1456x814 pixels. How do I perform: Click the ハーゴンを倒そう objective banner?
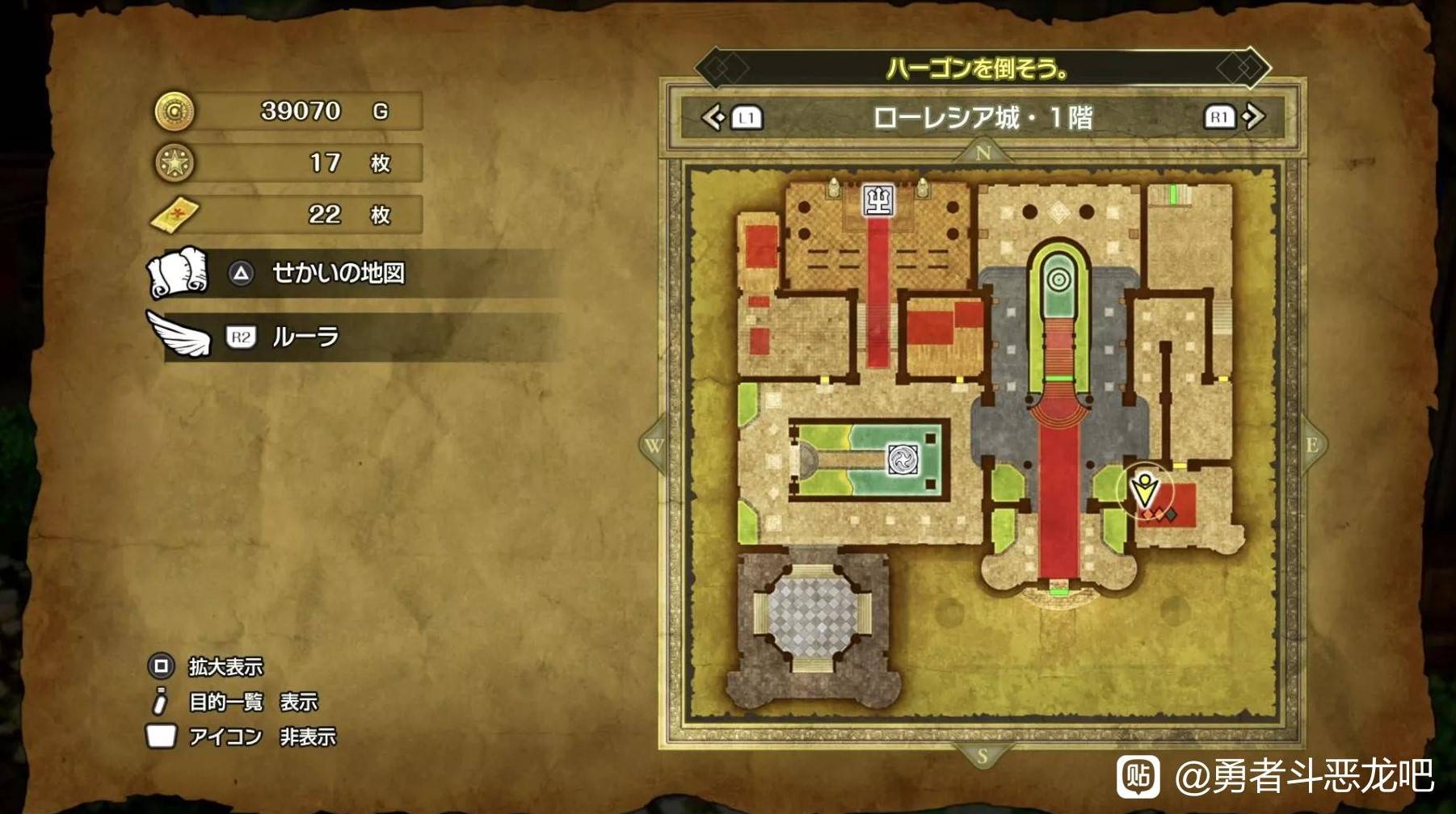point(982,69)
